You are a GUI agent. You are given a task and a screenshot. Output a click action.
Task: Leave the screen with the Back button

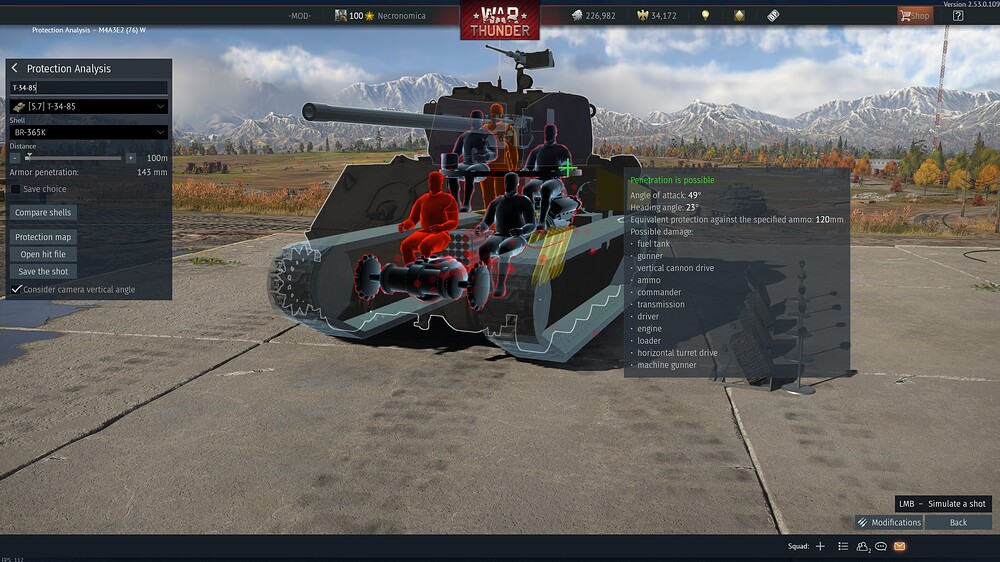(x=958, y=522)
